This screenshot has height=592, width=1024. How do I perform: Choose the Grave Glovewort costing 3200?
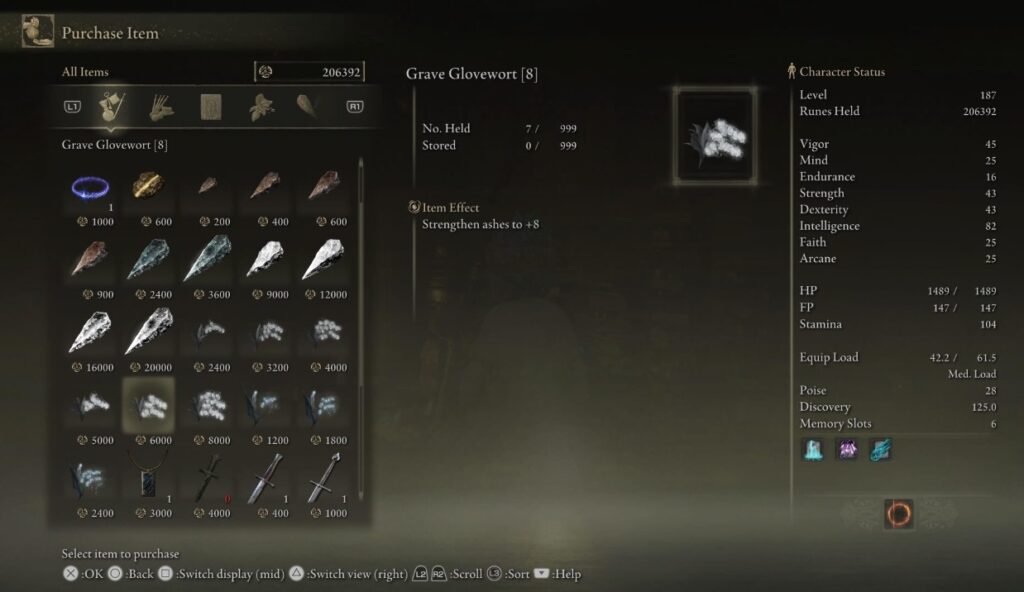tap(264, 333)
